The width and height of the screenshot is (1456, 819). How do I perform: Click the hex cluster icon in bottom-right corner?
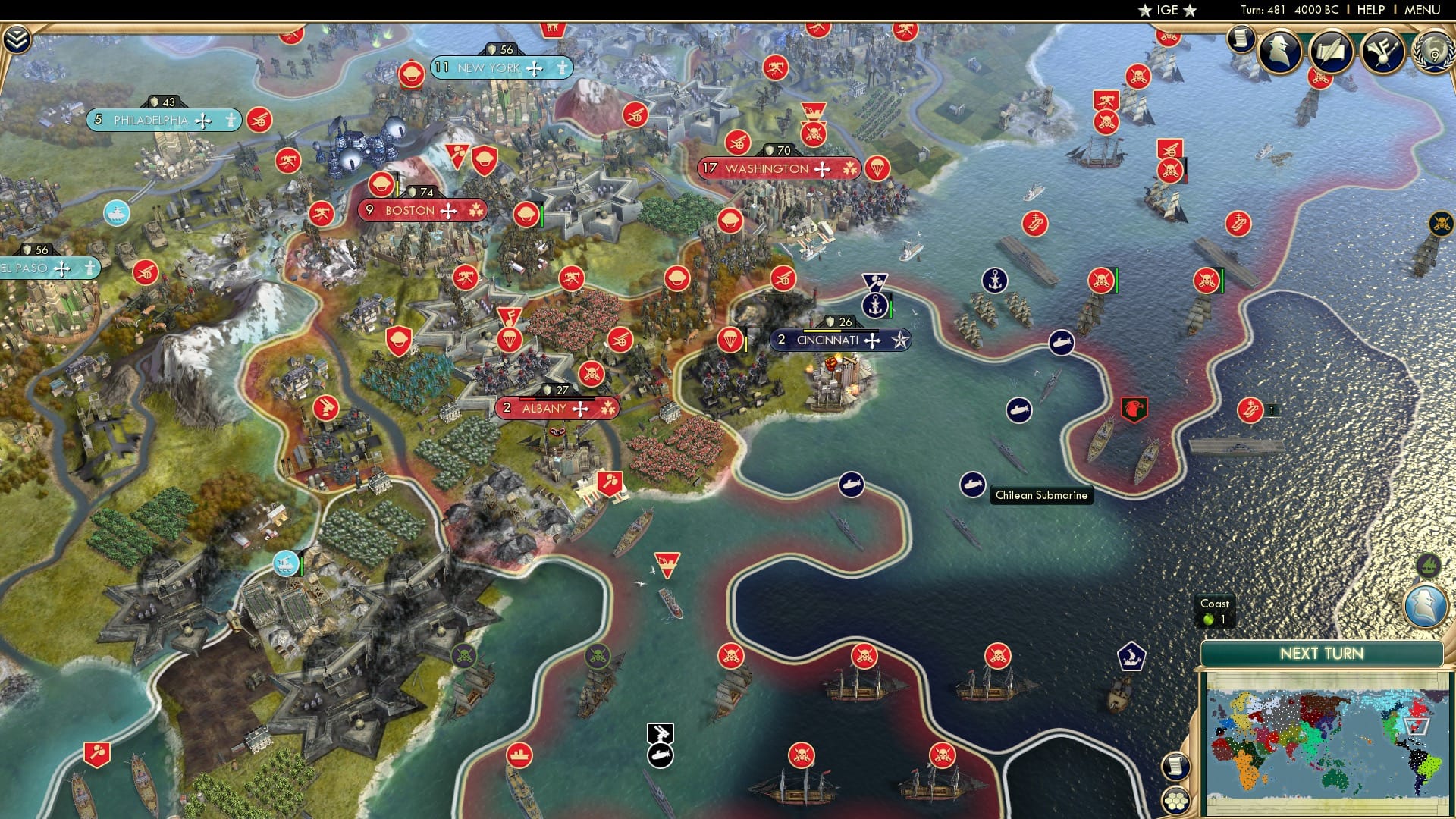pyautogui.click(x=1176, y=802)
